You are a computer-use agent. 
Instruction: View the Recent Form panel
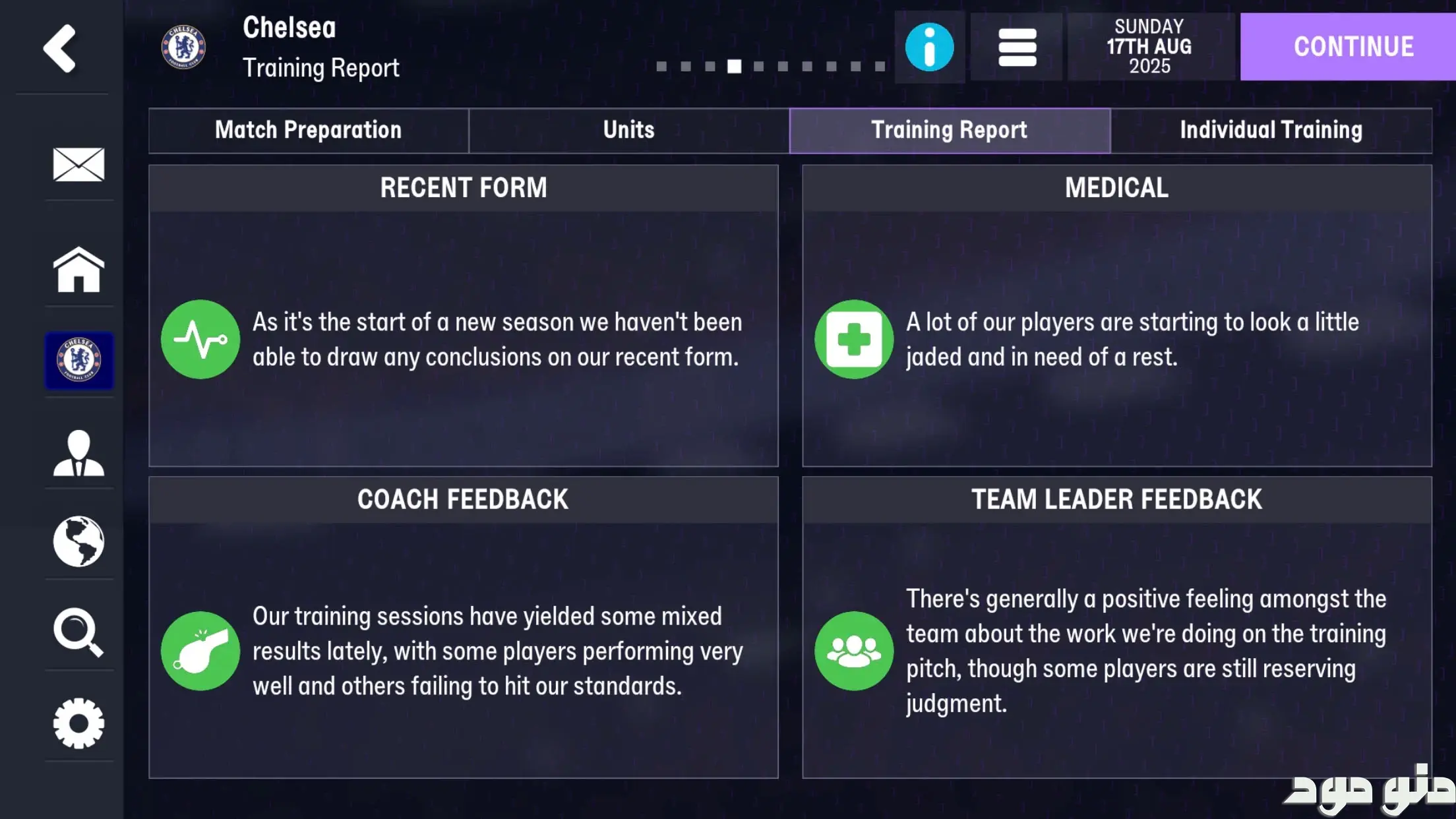coord(463,315)
